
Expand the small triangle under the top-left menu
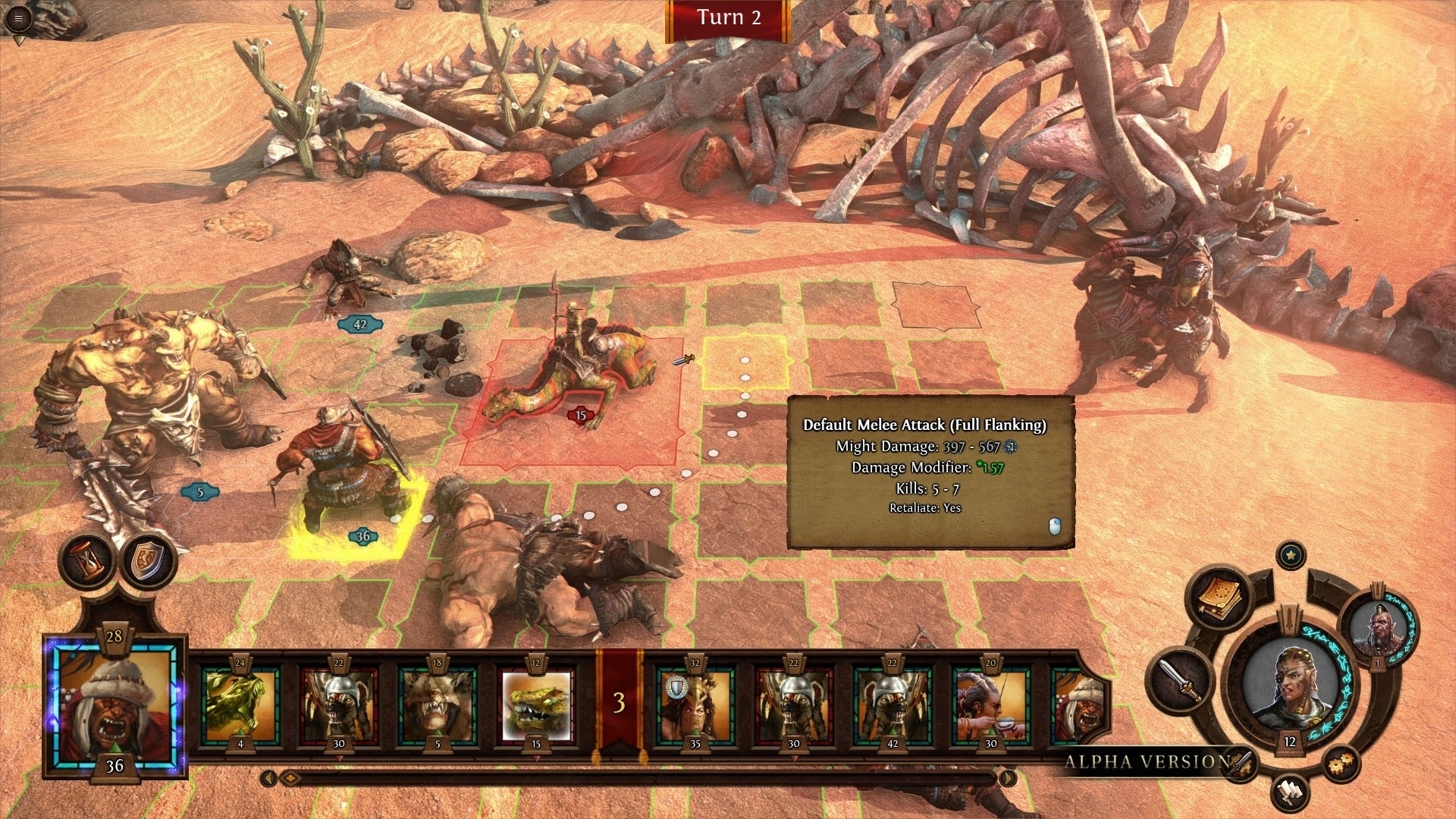pos(19,39)
